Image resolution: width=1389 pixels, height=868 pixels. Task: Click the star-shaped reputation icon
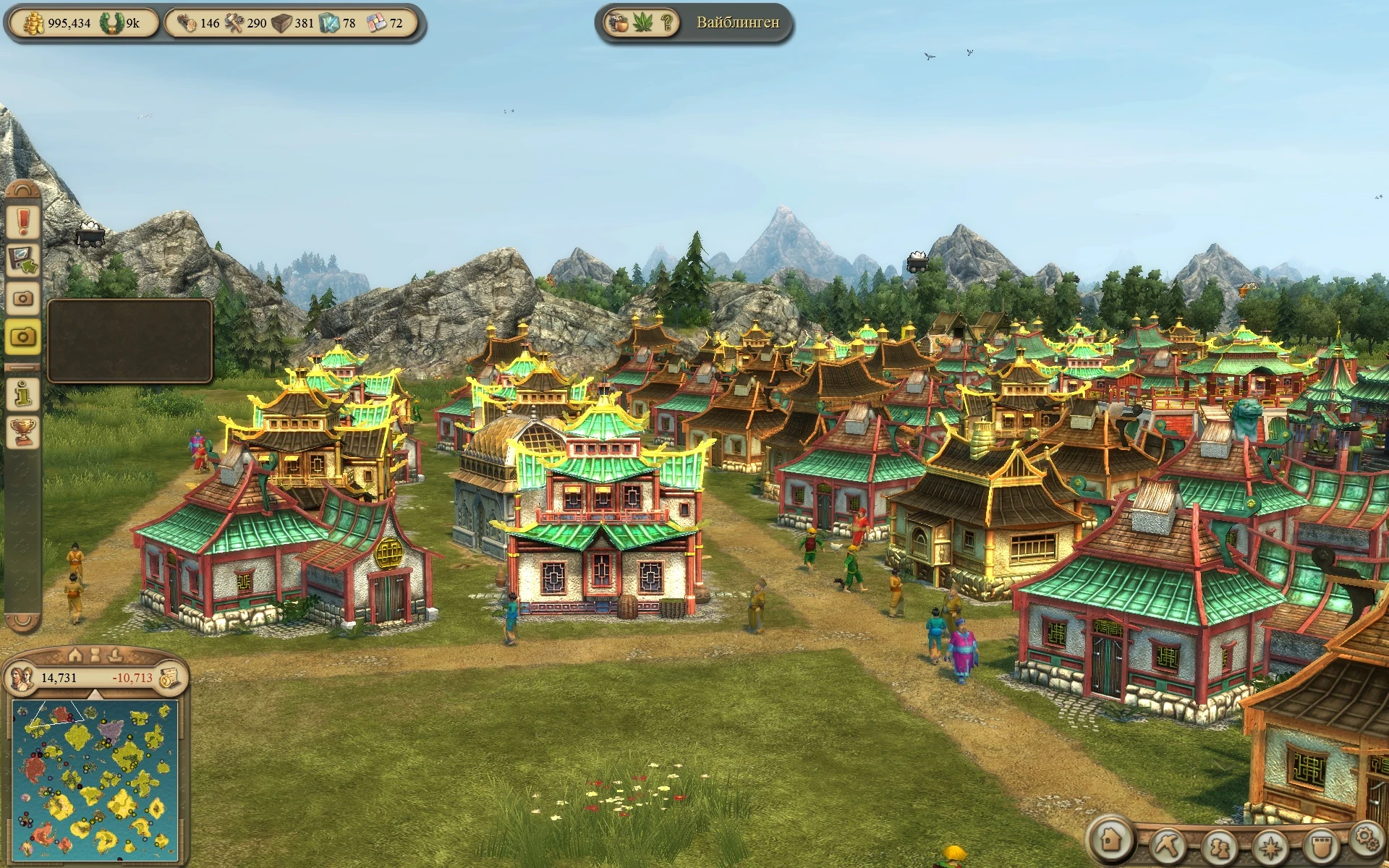coord(1271,846)
